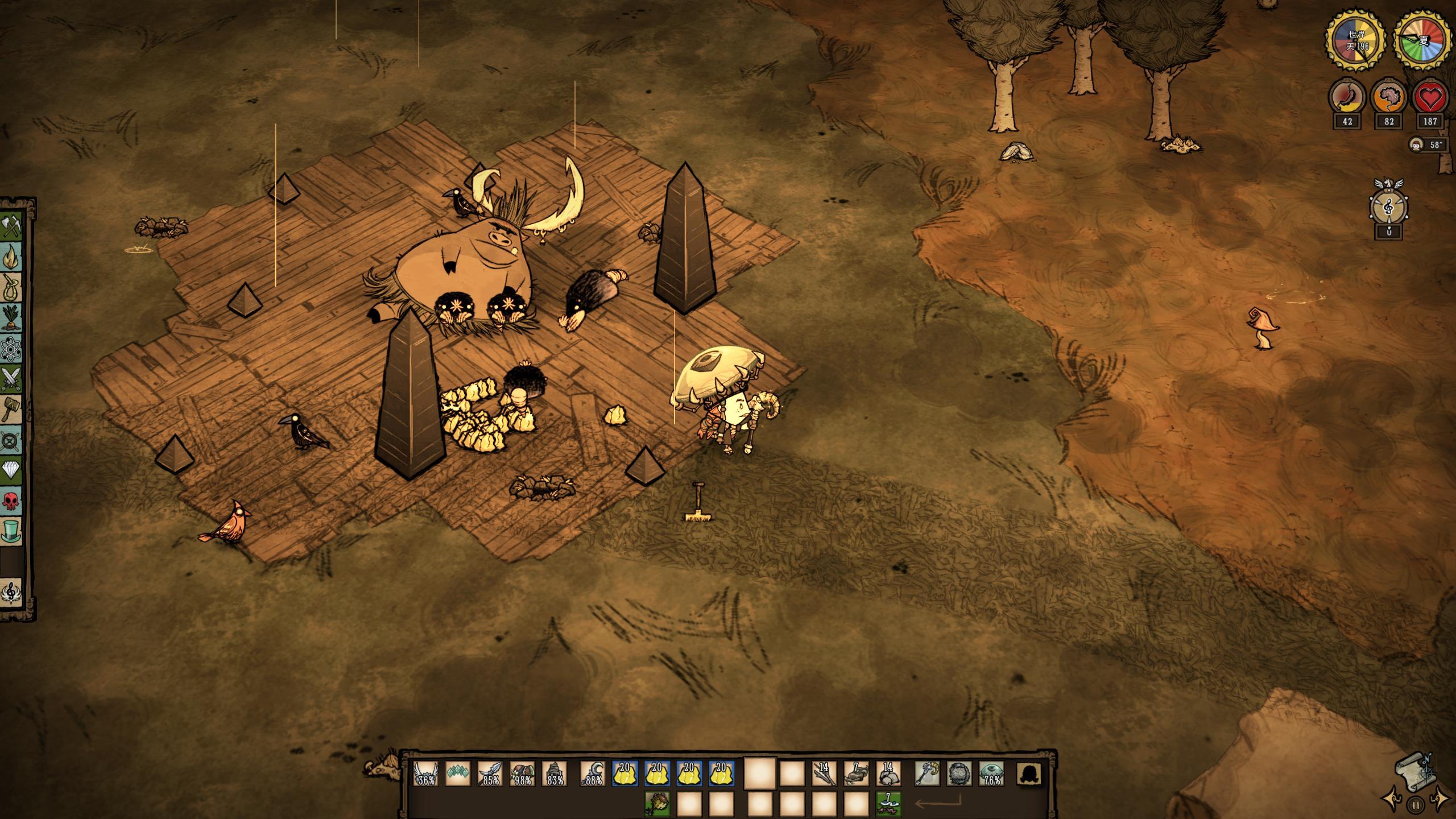Switch to the Magic red skull tab
Image resolution: width=1456 pixels, height=819 pixels.
click(x=11, y=502)
